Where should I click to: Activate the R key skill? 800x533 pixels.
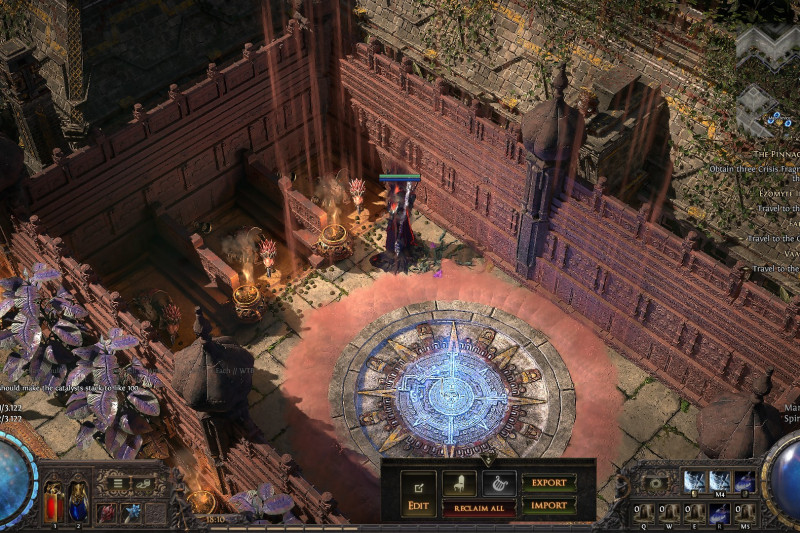tap(719, 514)
